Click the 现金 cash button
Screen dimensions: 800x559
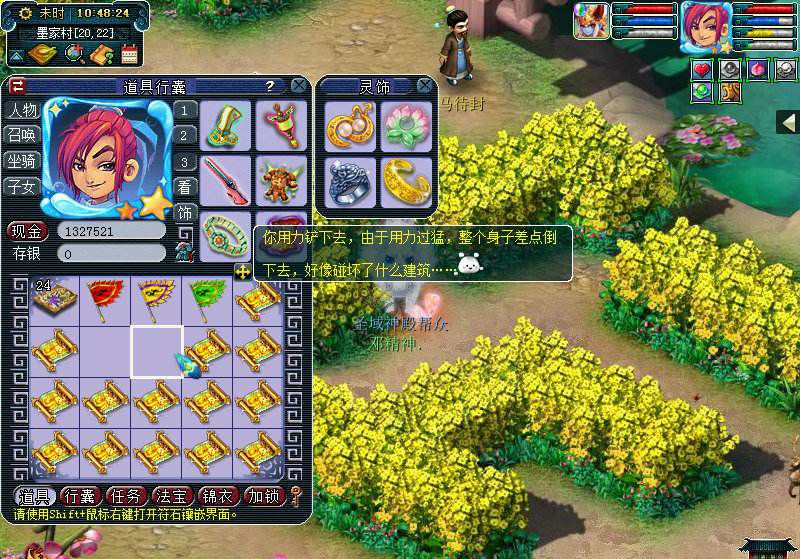[x=26, y=231]
